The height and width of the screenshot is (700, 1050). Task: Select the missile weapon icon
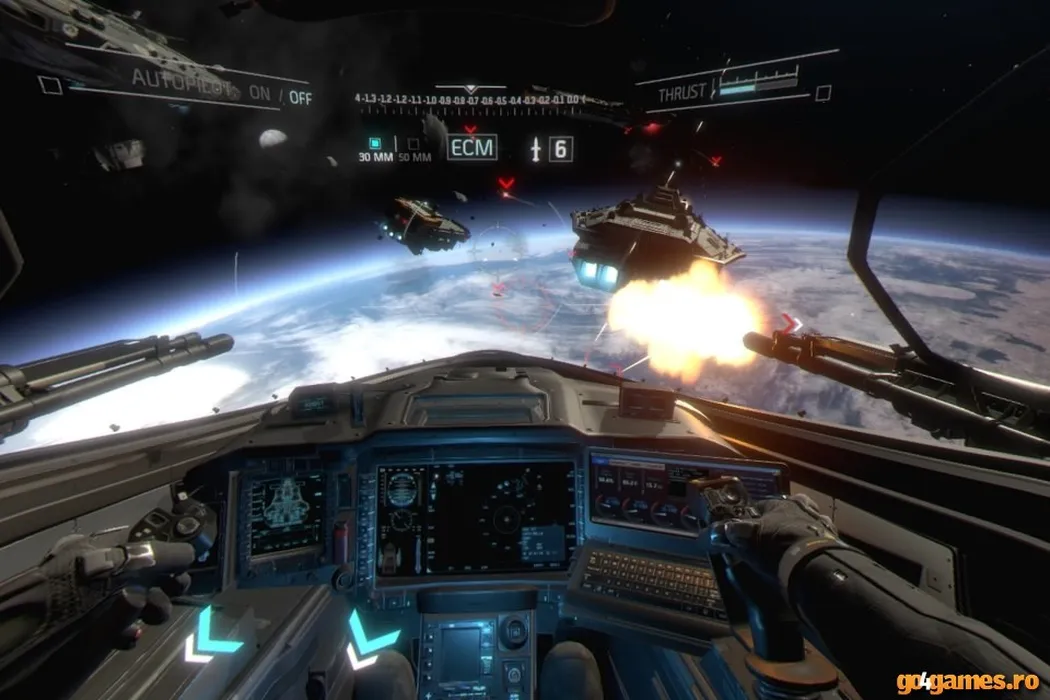pos(538,150)
